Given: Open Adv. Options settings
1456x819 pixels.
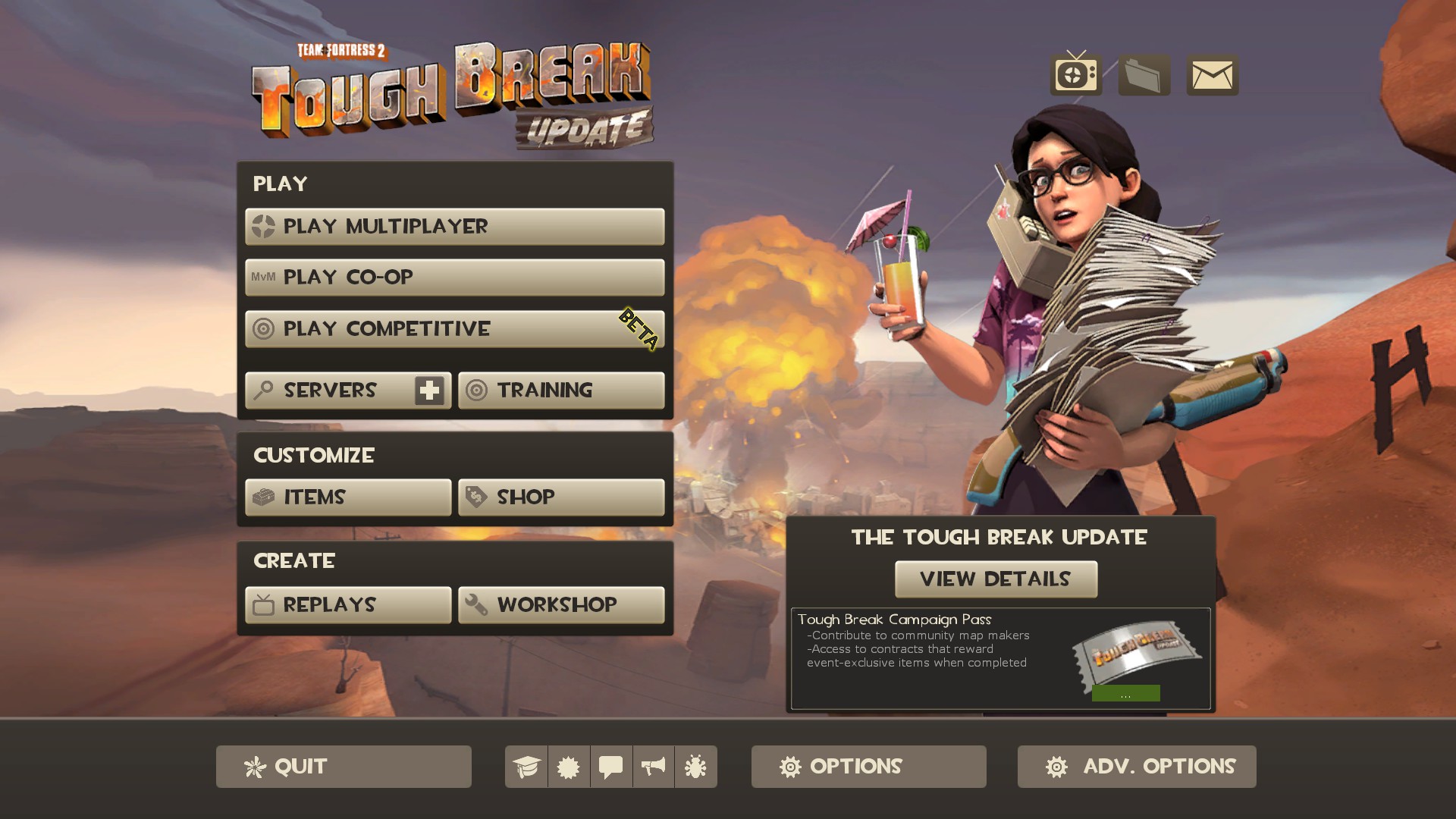Looking at the screenshot, I should coord(1136,767).
